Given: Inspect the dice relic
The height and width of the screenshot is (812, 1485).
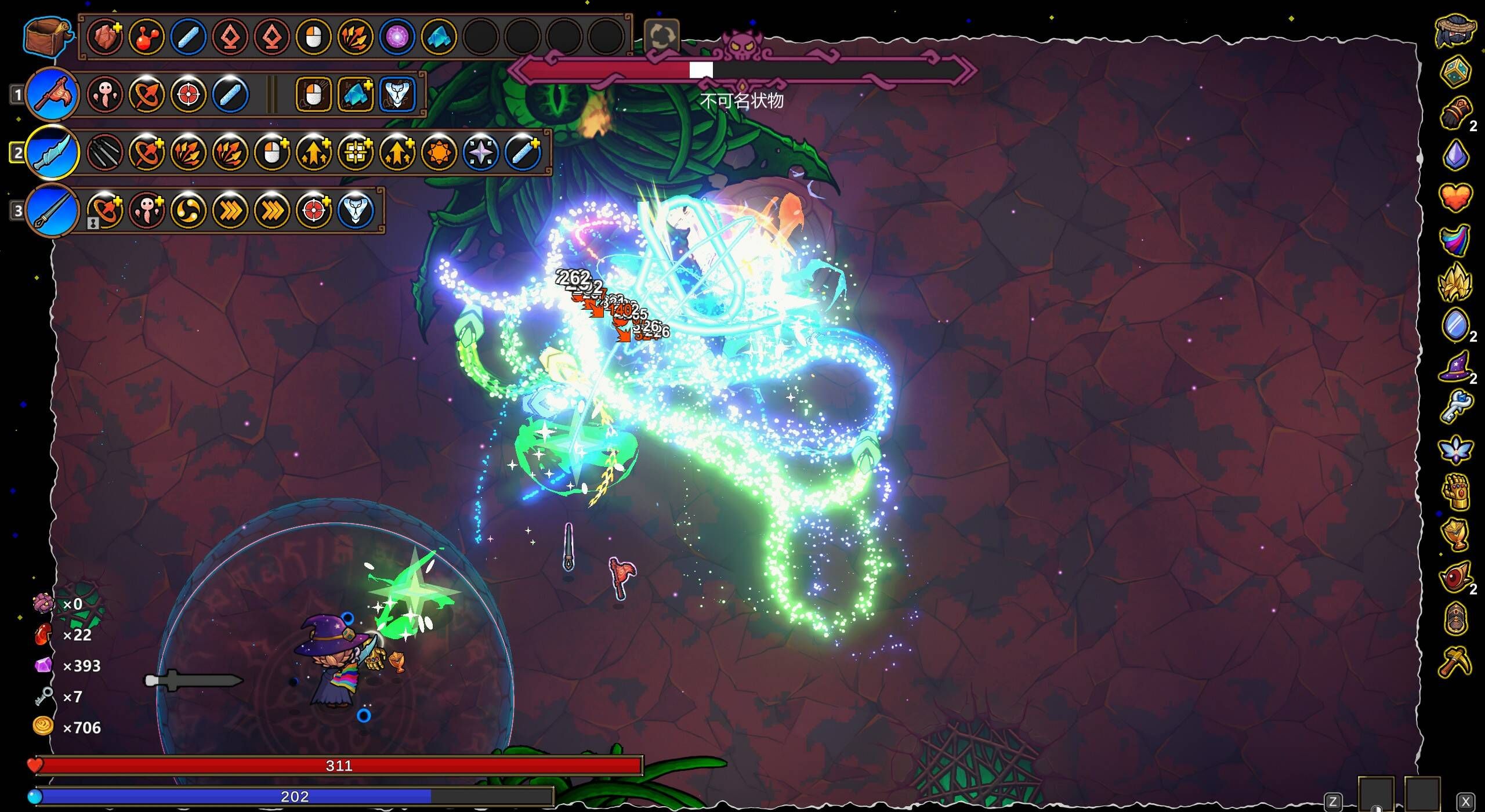Looking at the screenshot, I should tap(1456, 72).
